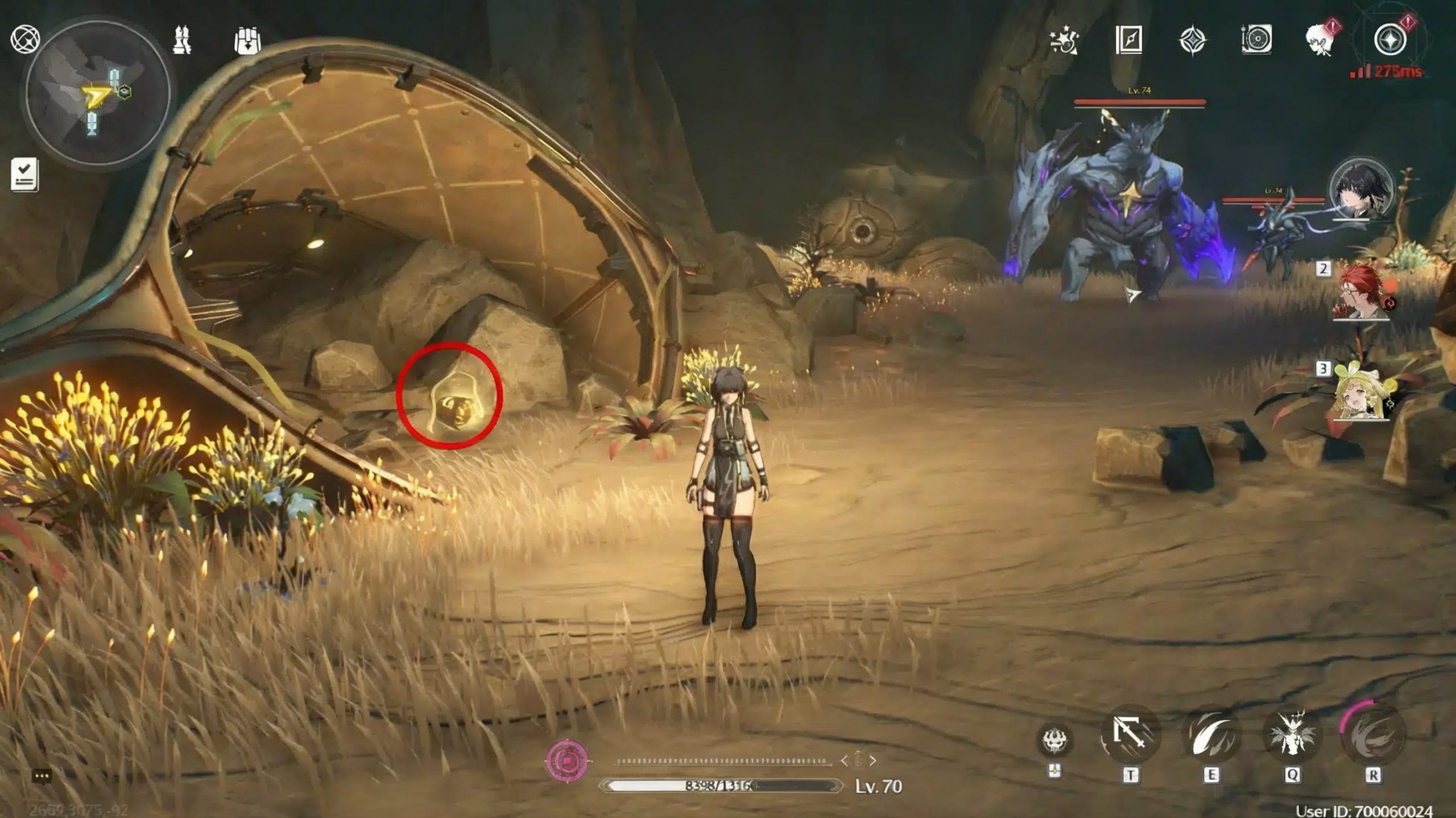Activate the feather slash resonance skill
The image size is (1456, 818).
point(1211,735)
